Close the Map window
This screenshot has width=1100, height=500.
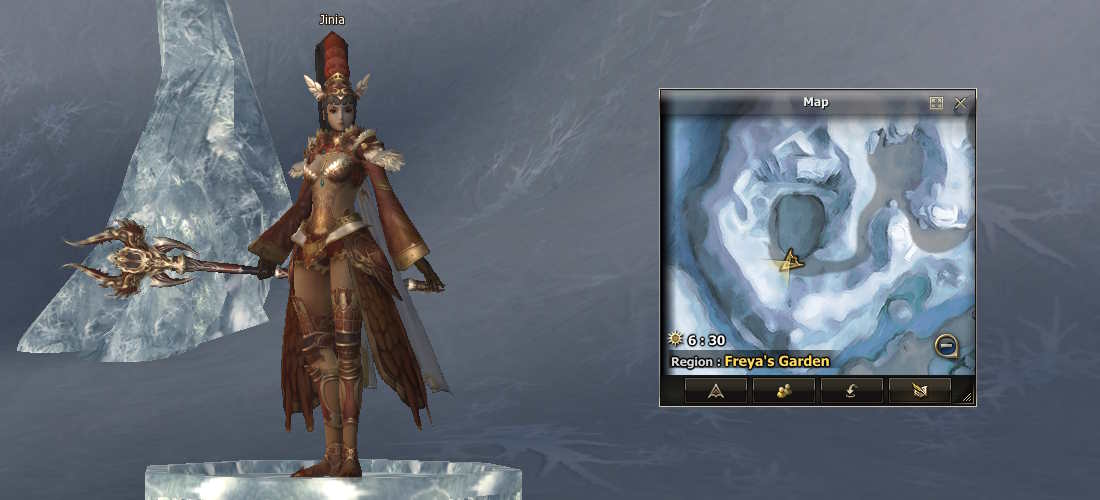coord(961,103)
